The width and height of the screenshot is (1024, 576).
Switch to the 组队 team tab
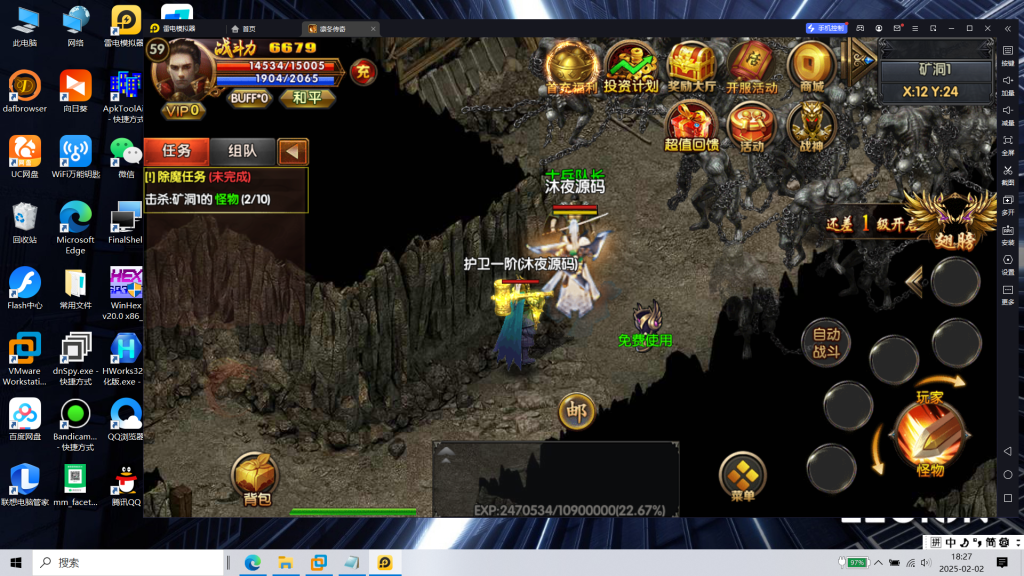pyautogui.click(x=242, y=151)
